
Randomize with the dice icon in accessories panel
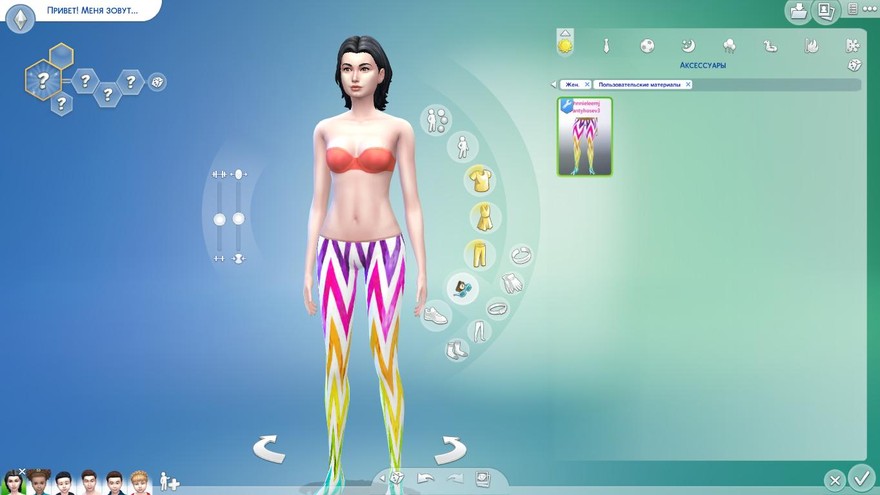pyautogui.click(x=853, y=65)
